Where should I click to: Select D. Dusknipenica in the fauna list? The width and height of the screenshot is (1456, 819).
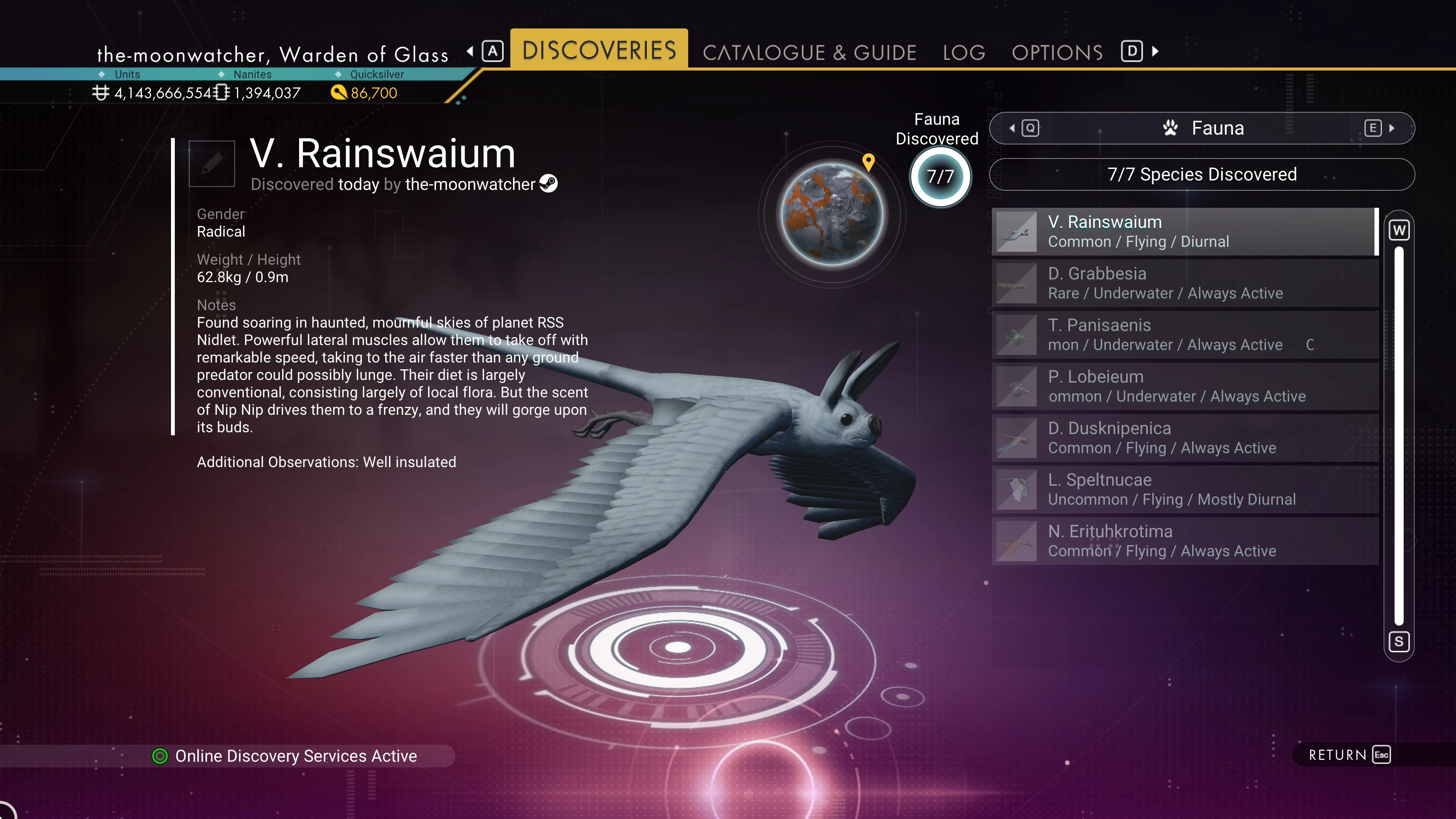tap(1185, 438)
